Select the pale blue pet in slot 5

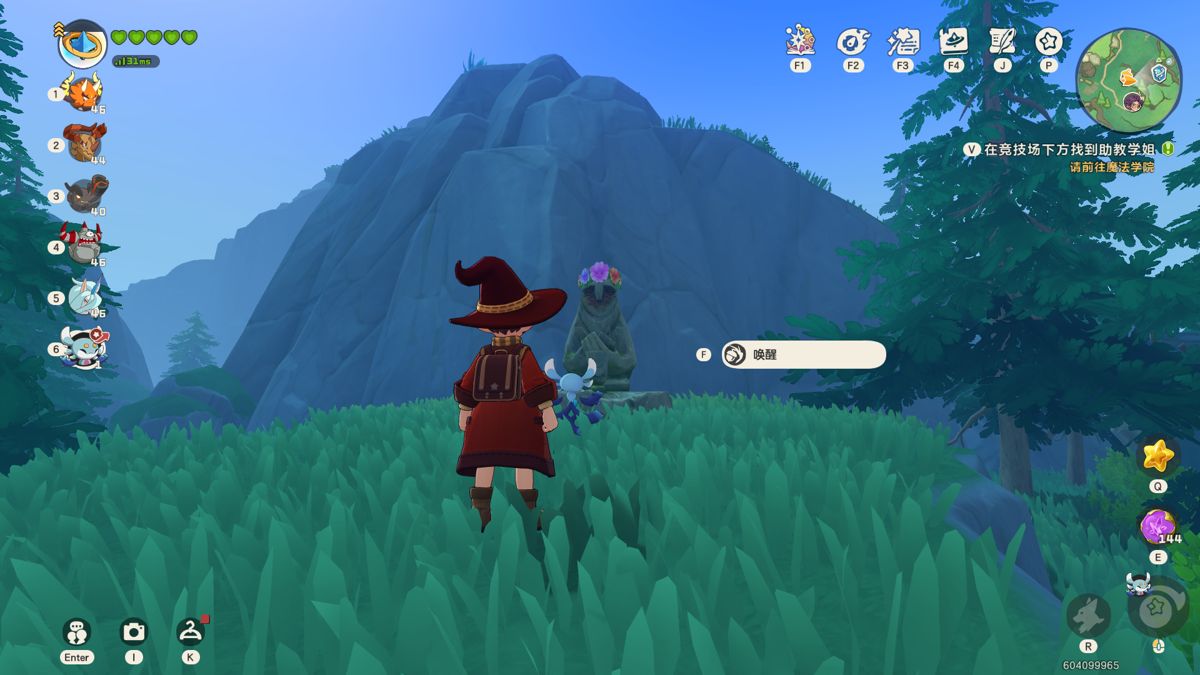pyautogui.click(x=84, y=297)
